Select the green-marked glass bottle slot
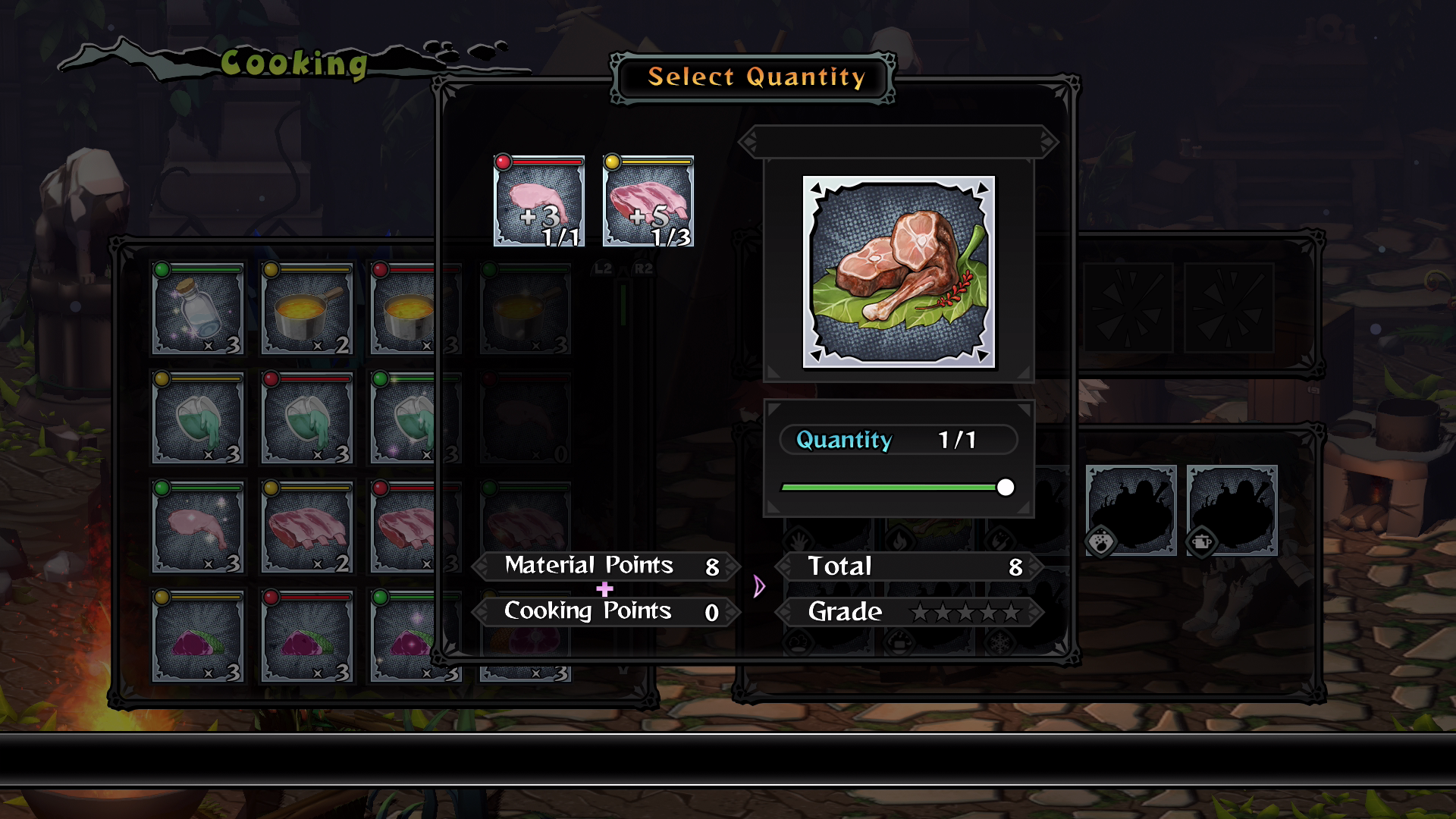 [198, 309]
